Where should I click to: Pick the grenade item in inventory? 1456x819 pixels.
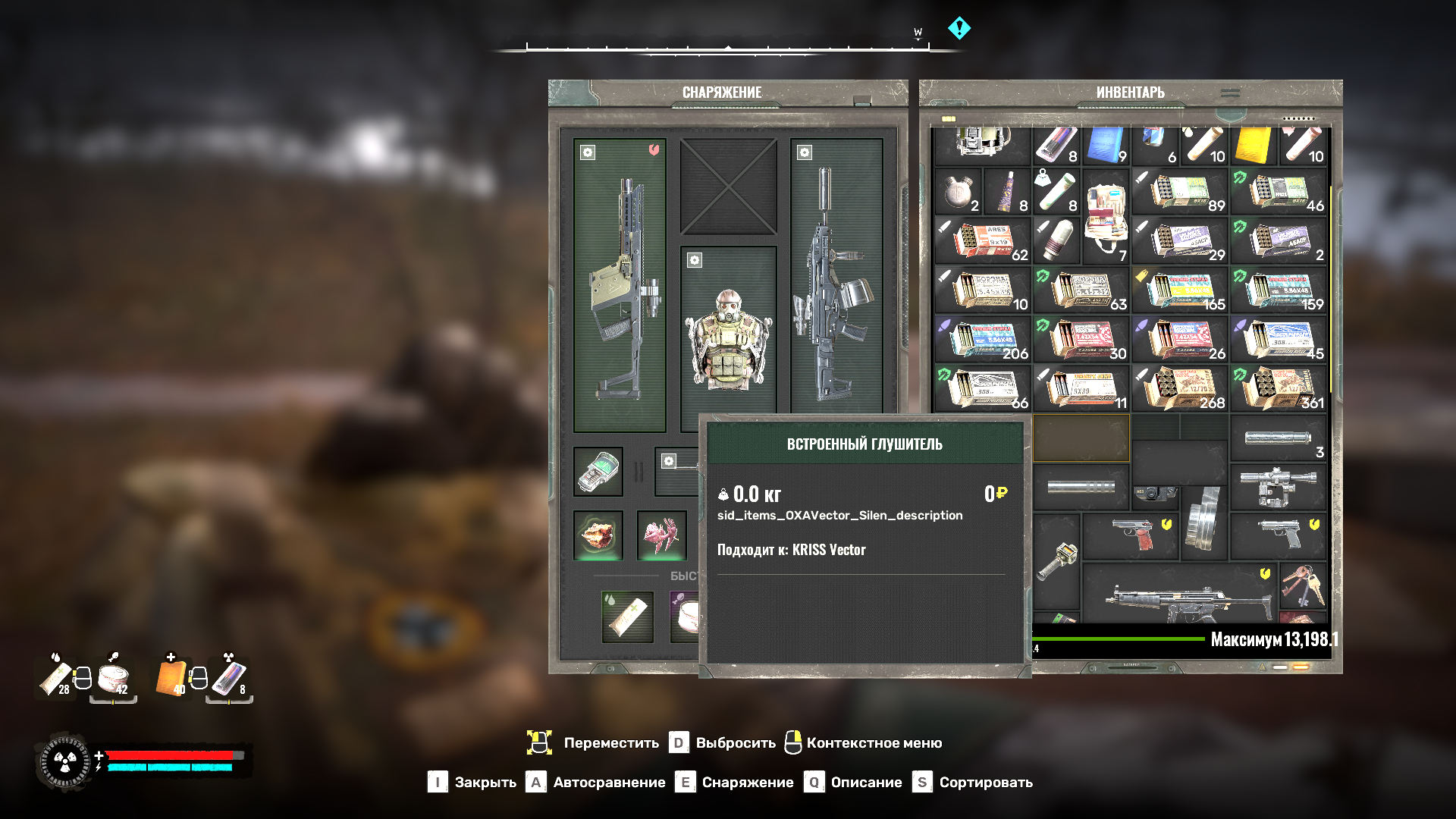pyautogui.click(x=1056, y=240)
